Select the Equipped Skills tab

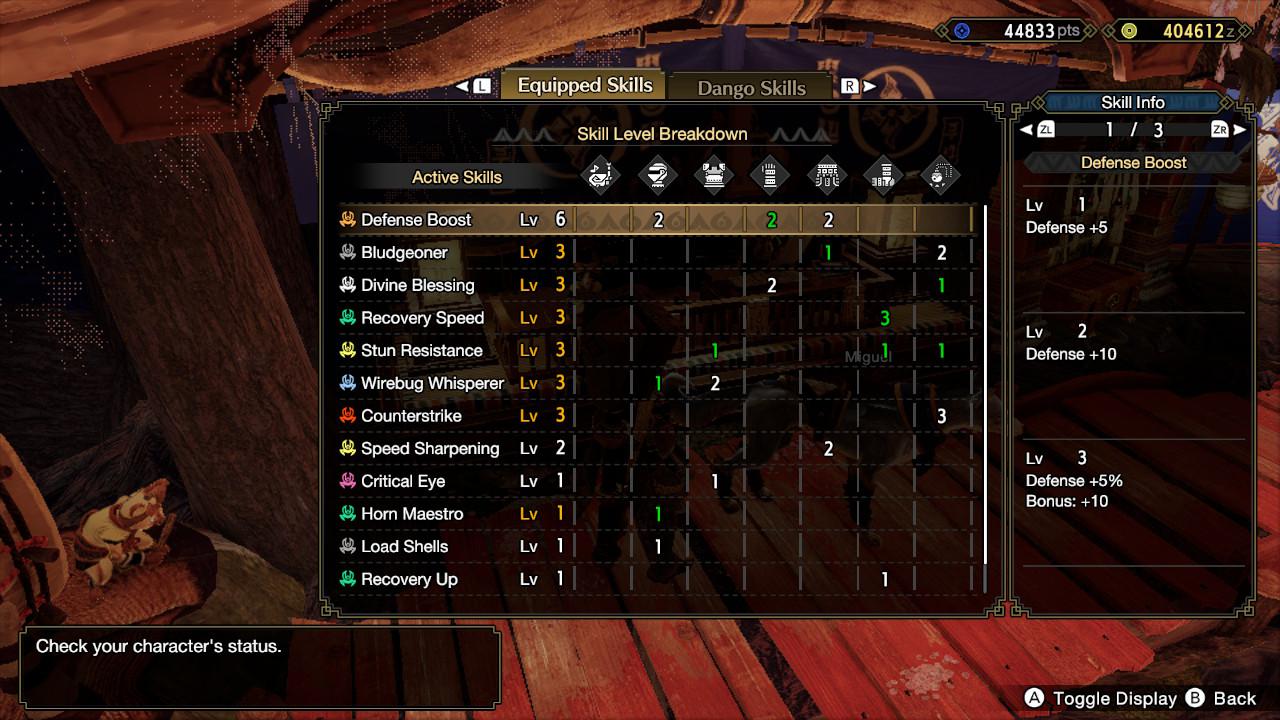(x=584, y=86)
